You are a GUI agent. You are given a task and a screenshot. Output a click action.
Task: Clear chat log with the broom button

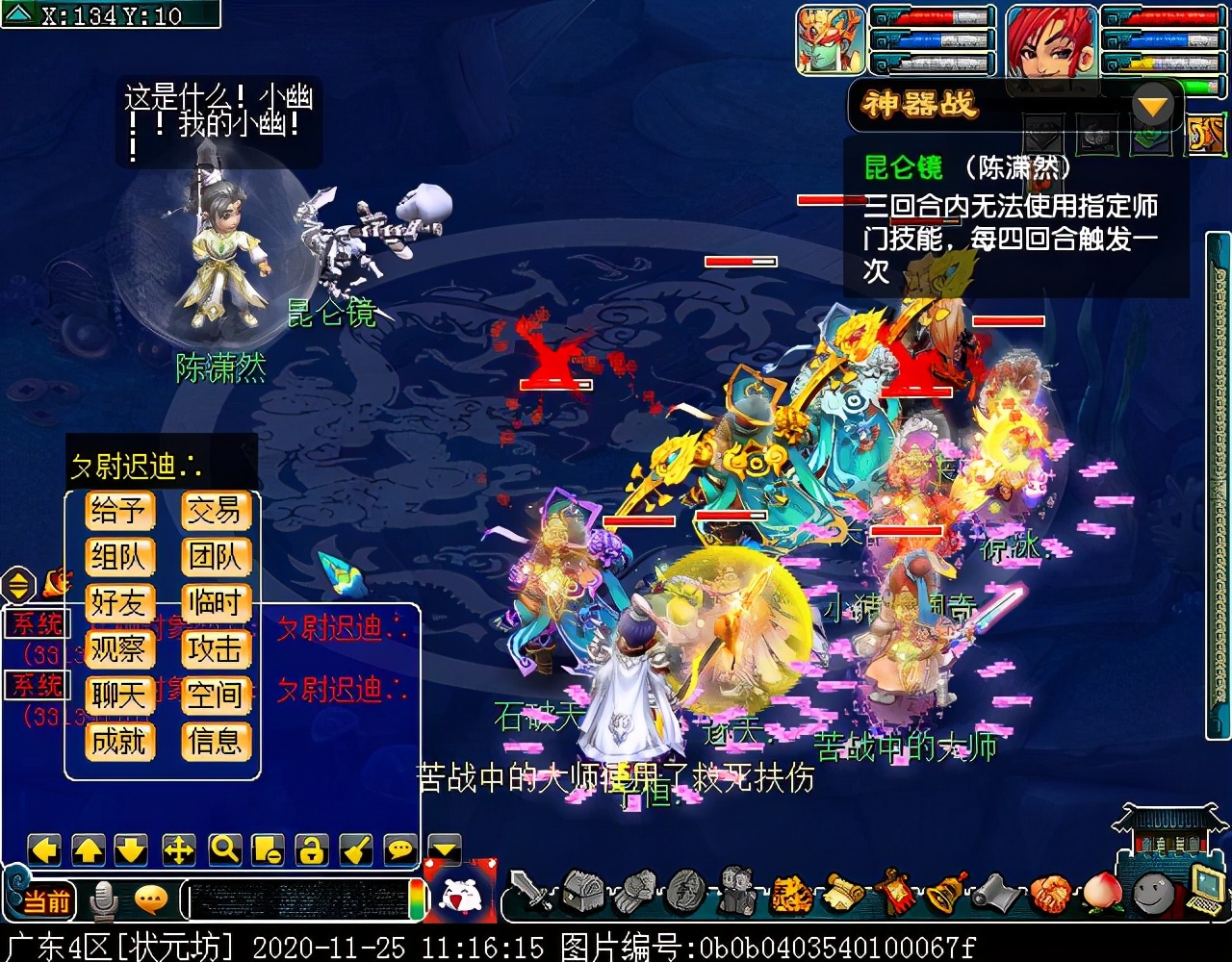pyautogui.click(x=355, y=849)
